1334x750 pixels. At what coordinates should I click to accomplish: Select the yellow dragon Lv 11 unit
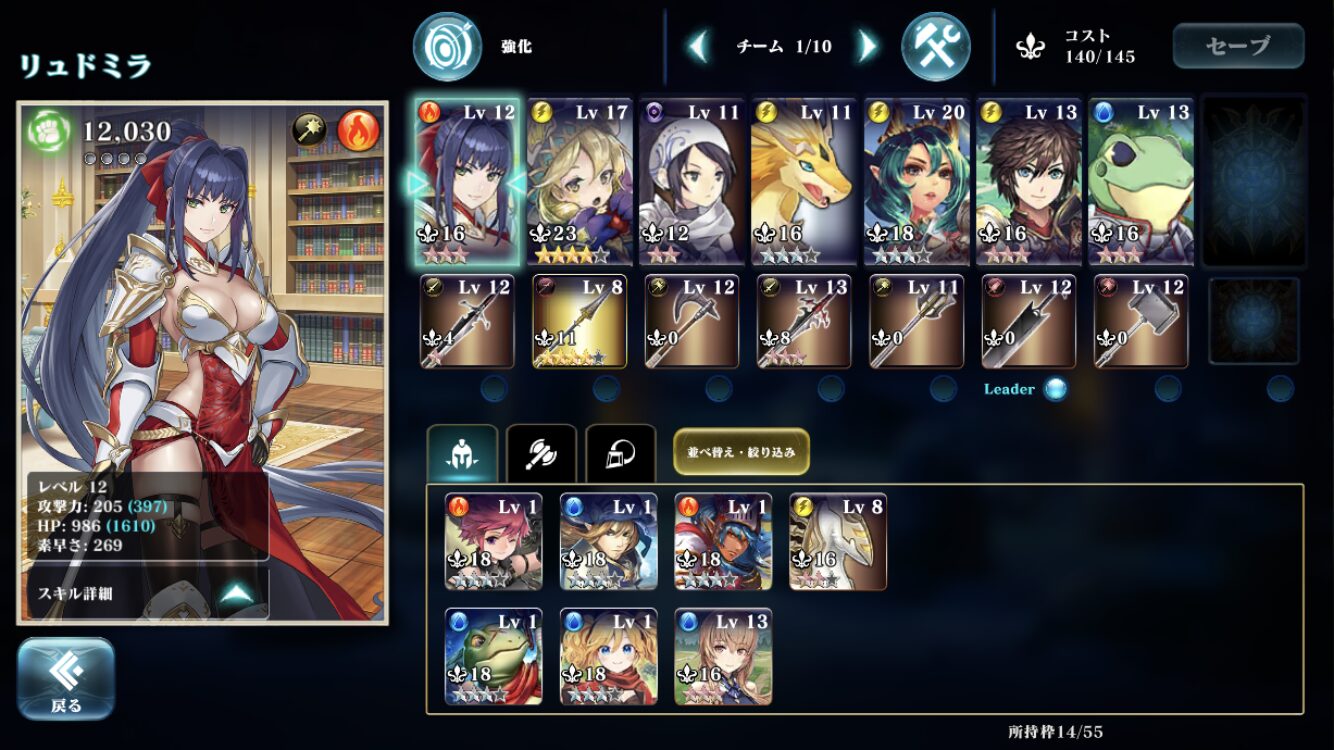[x=803, y=182]
